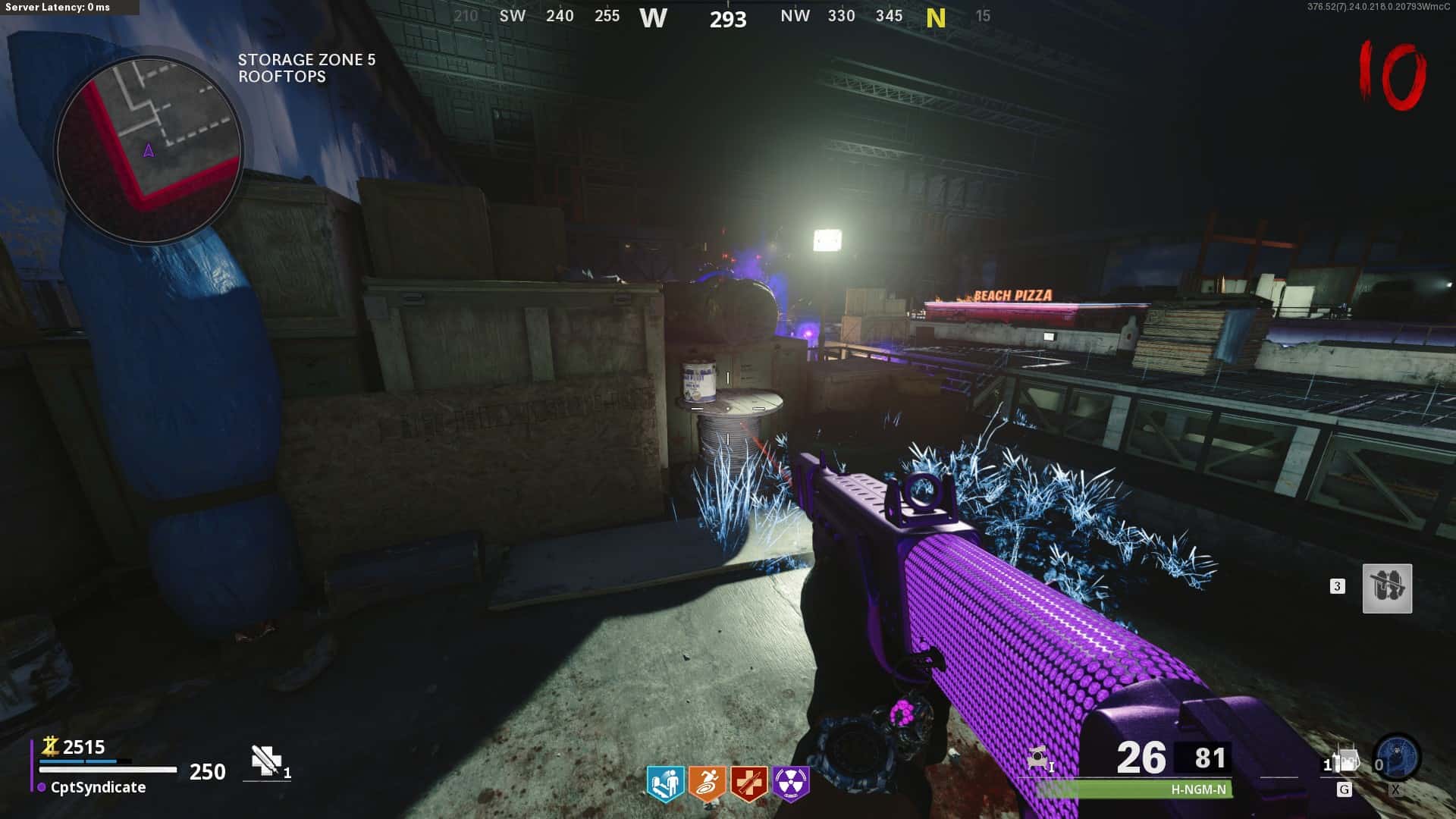Click the CptSyndicate player name
This screenshot has height=819, width=1456.
point(98,787)
